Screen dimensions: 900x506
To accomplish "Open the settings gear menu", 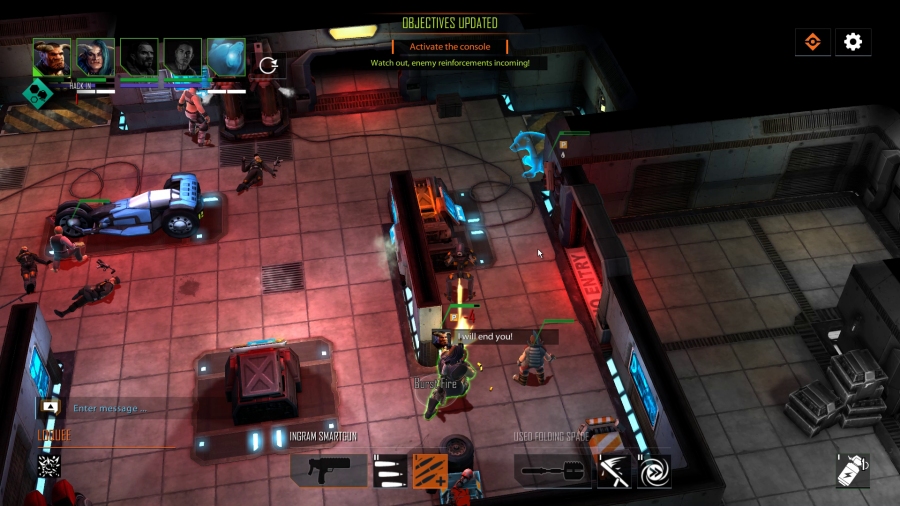I will pos(853,42).
